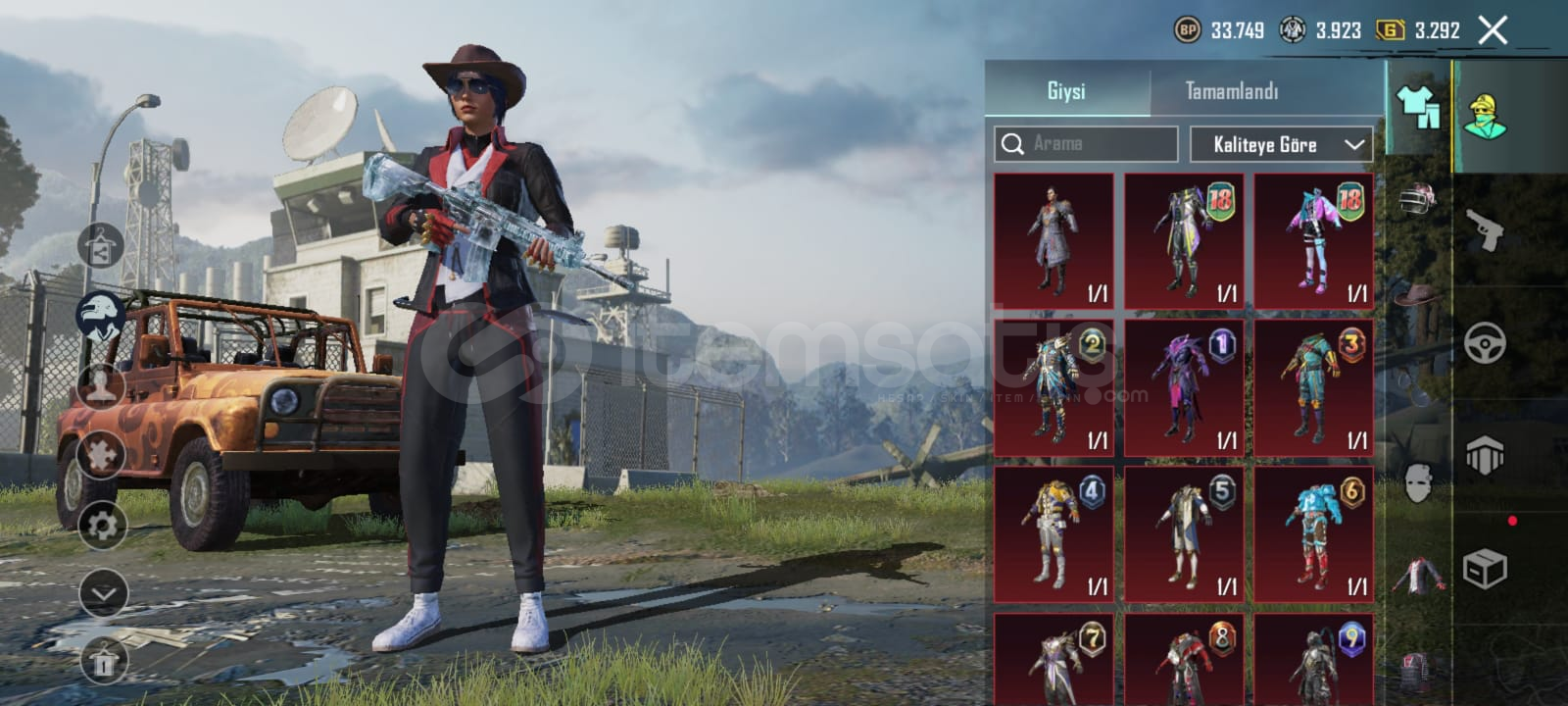Image resolution: width=1568 pixels, height=706 pixels.
Task: Close the inventory with the X button
Action: [1493, 31]
